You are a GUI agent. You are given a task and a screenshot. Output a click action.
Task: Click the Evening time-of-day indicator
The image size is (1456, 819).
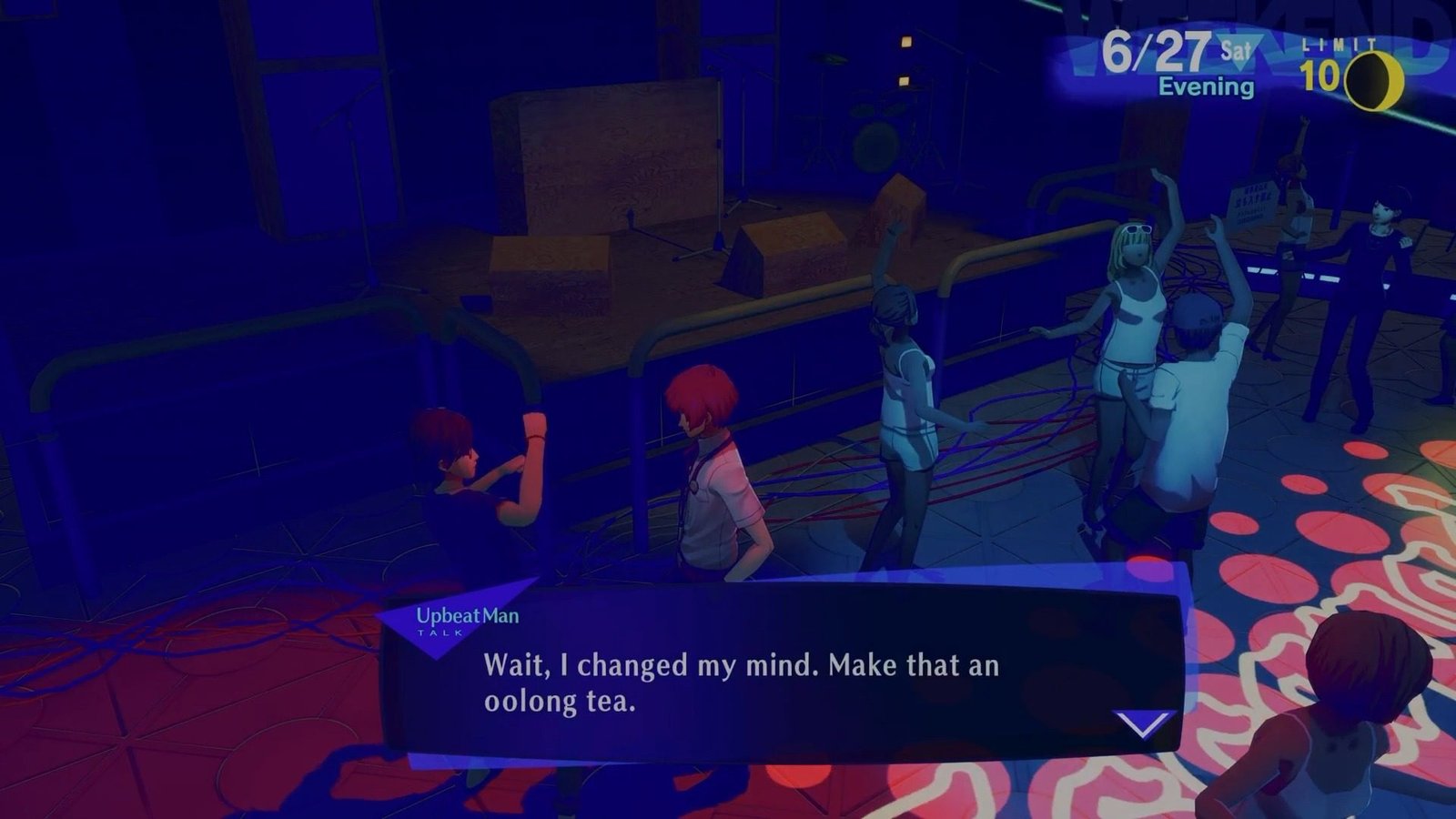(1206, 86)
